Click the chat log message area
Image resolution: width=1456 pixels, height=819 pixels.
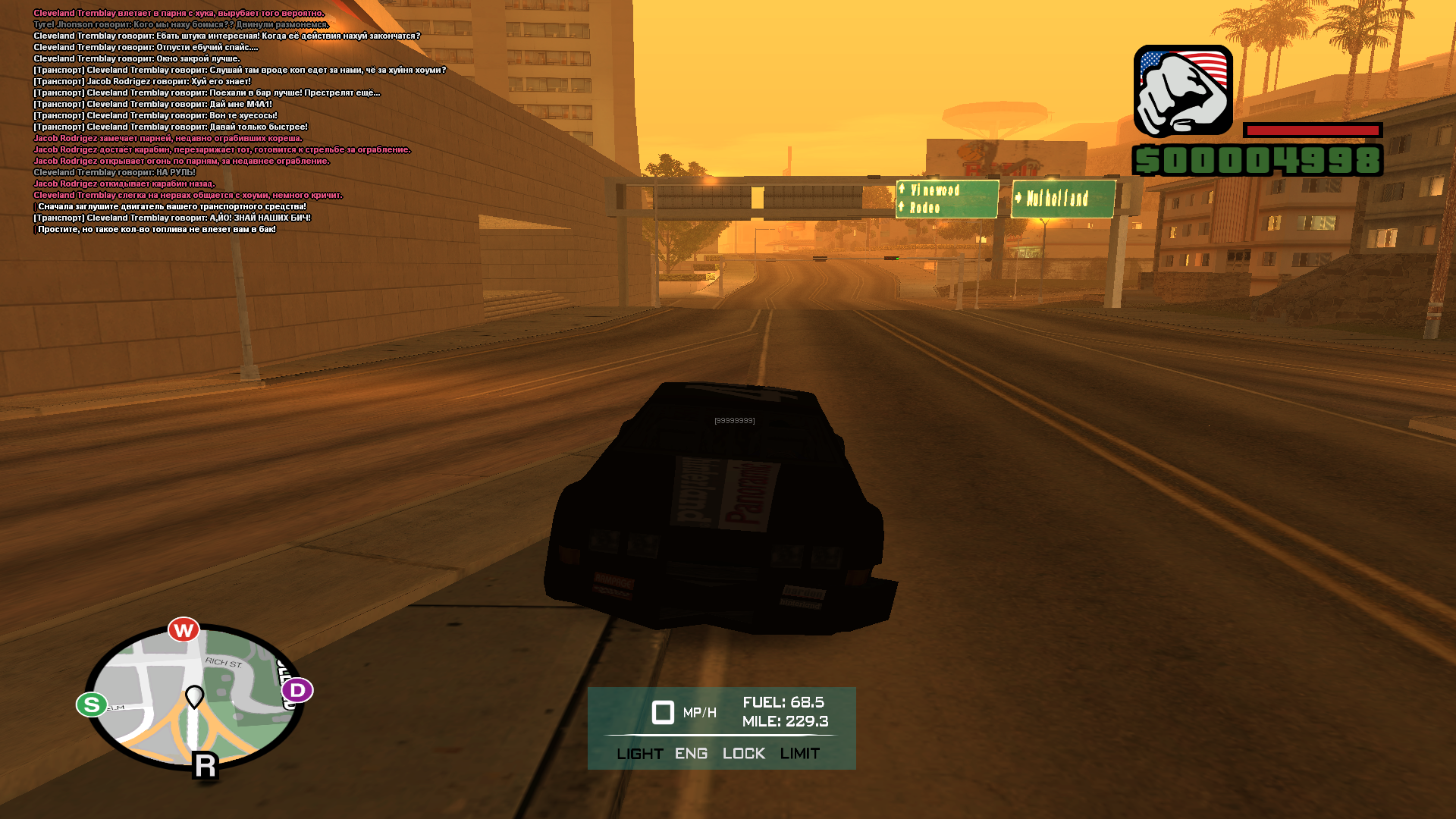pos(227,121)
